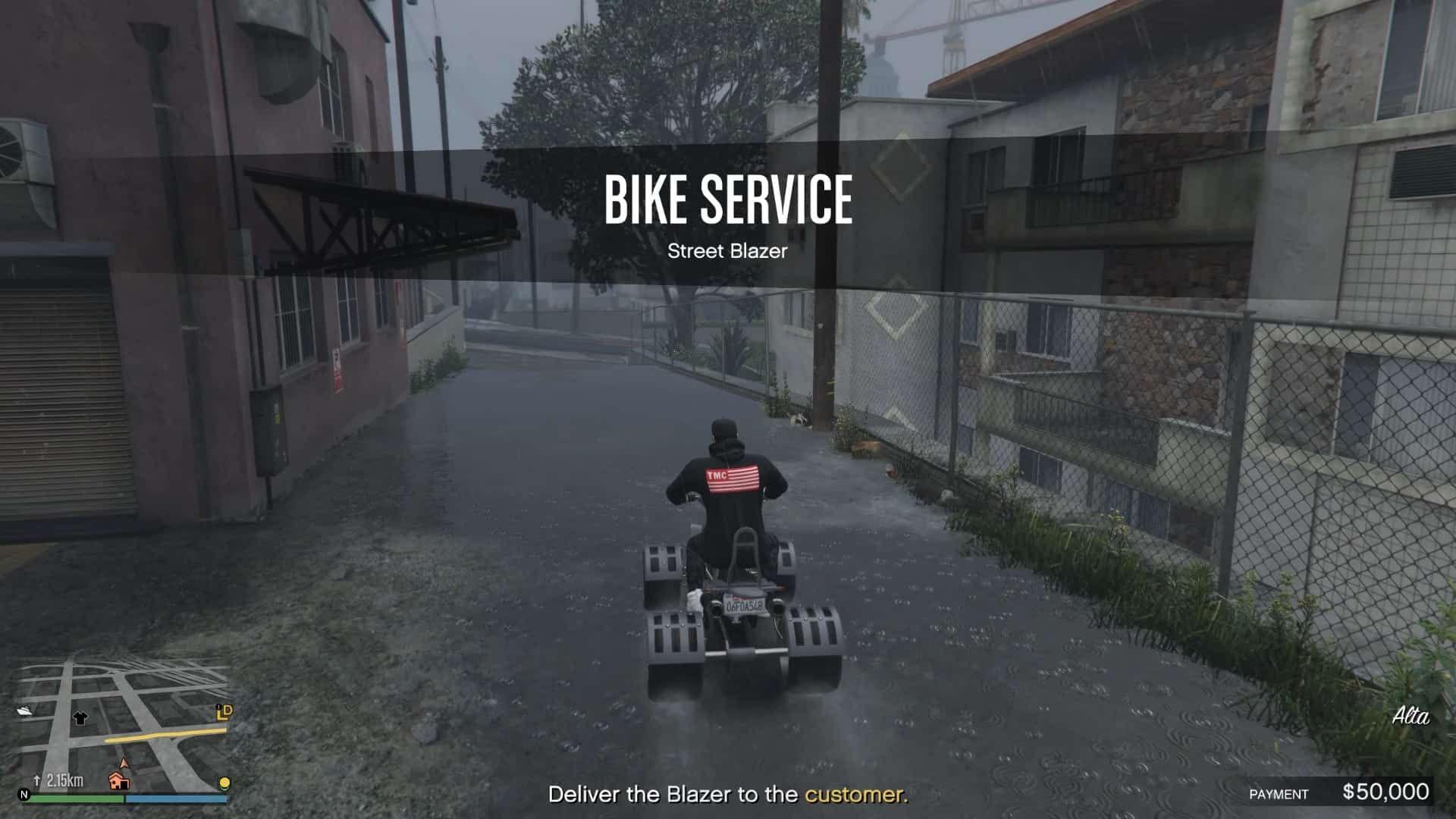Select the 2.15km distance readout
Image resolution: width=1456 pixels, height=819 pixels.
pos(64,781)
